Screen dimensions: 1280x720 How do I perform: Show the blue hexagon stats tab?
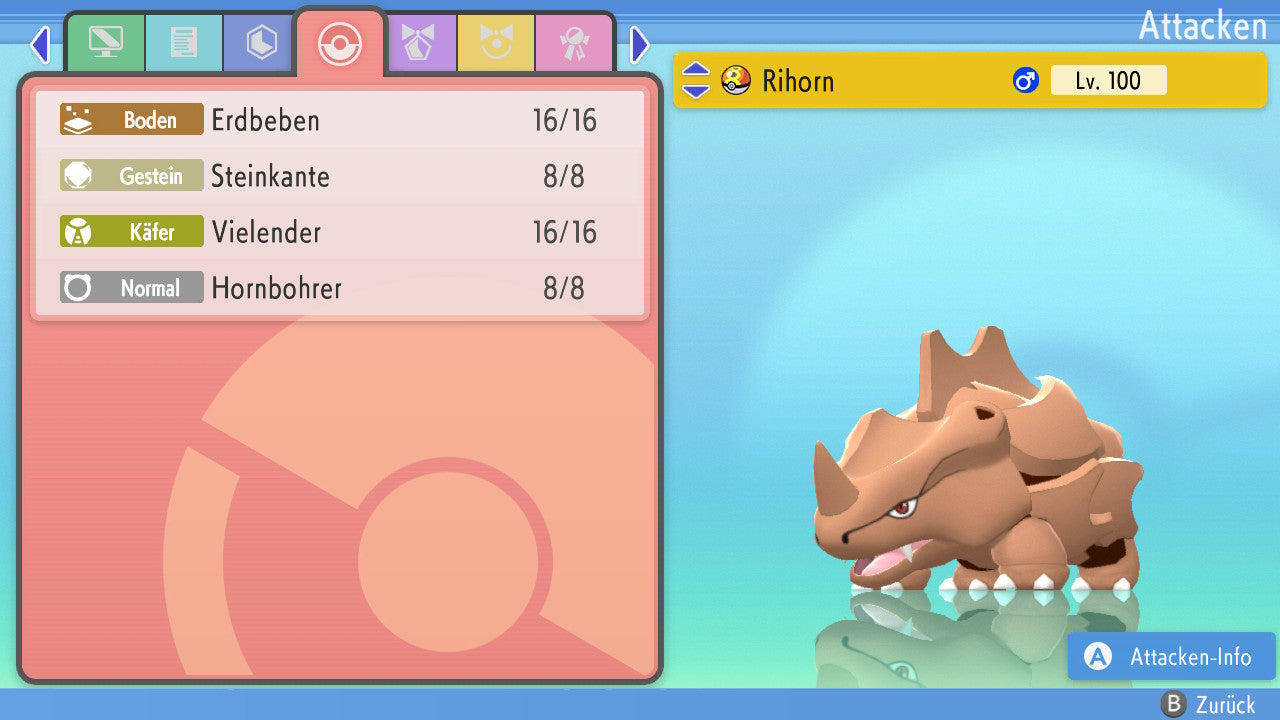coord(261,43)
